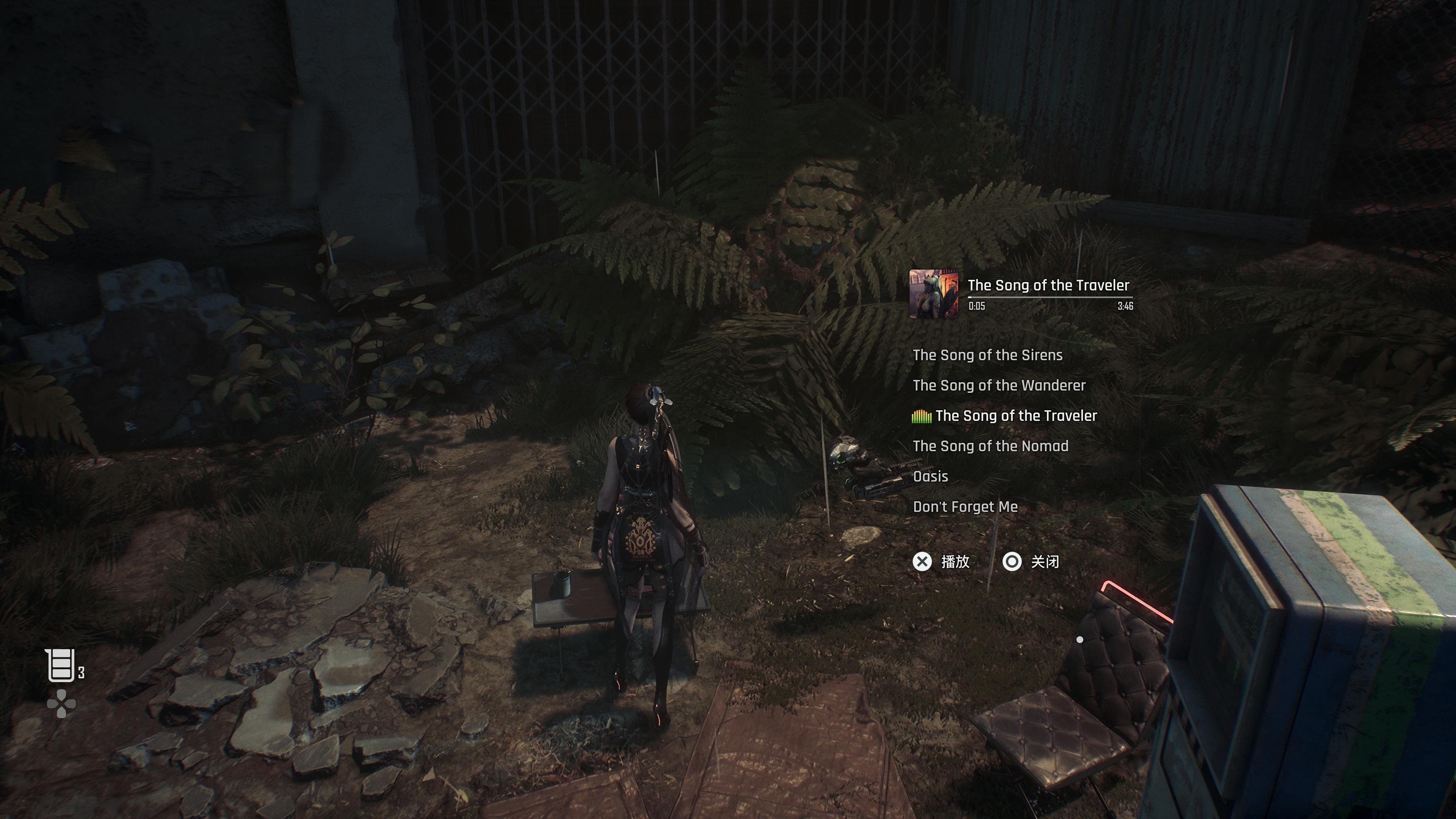The width and height of the screenshot is (1456, 819).
Task: Choose The Song of the Traveler in list
Action: pyautogui.click(x=1016, y=416)
